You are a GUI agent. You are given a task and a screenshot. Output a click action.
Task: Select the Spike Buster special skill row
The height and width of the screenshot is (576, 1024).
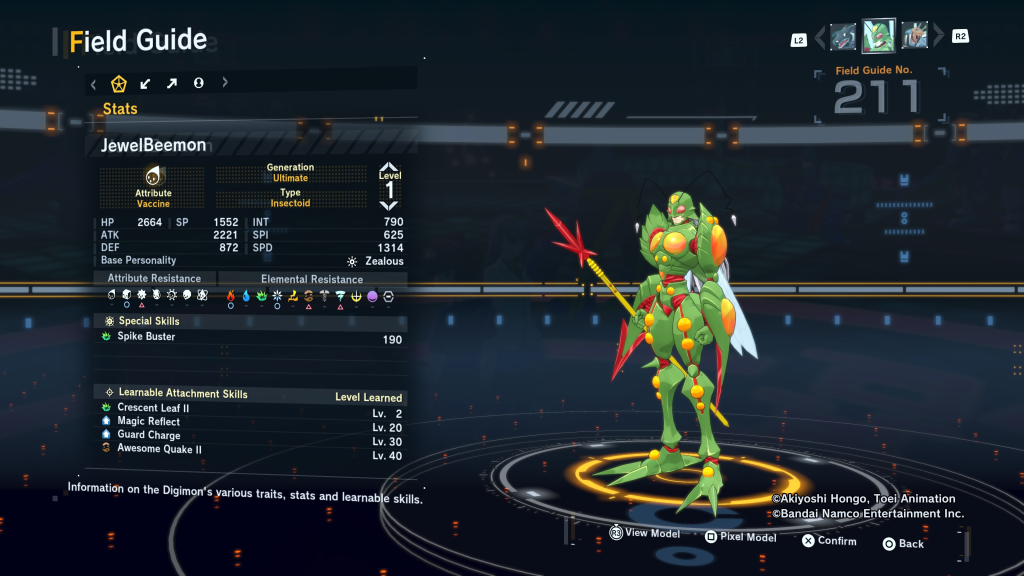click(x=252, y=337)
